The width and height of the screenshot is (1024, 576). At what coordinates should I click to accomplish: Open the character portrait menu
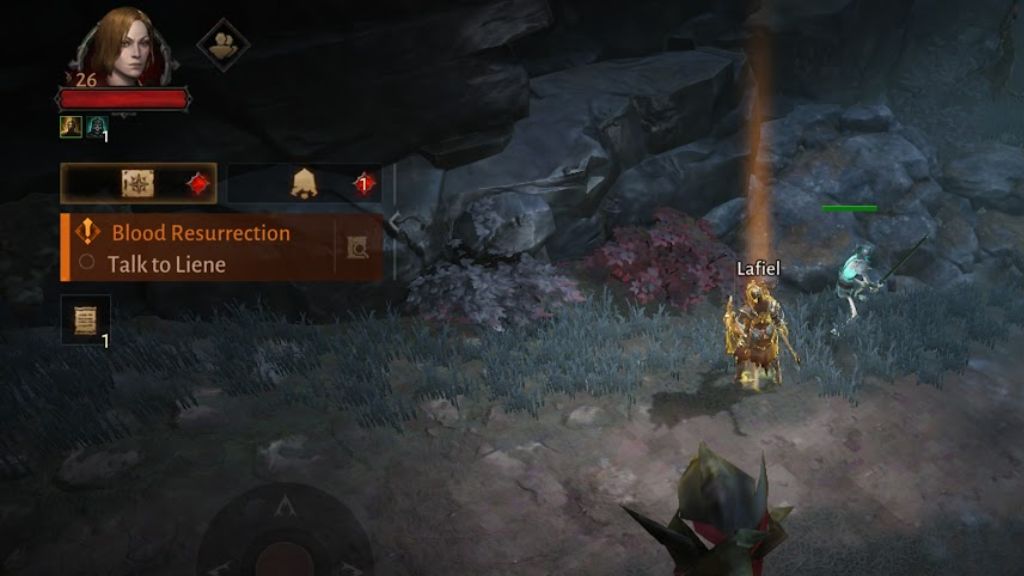[x=123, y=45]
